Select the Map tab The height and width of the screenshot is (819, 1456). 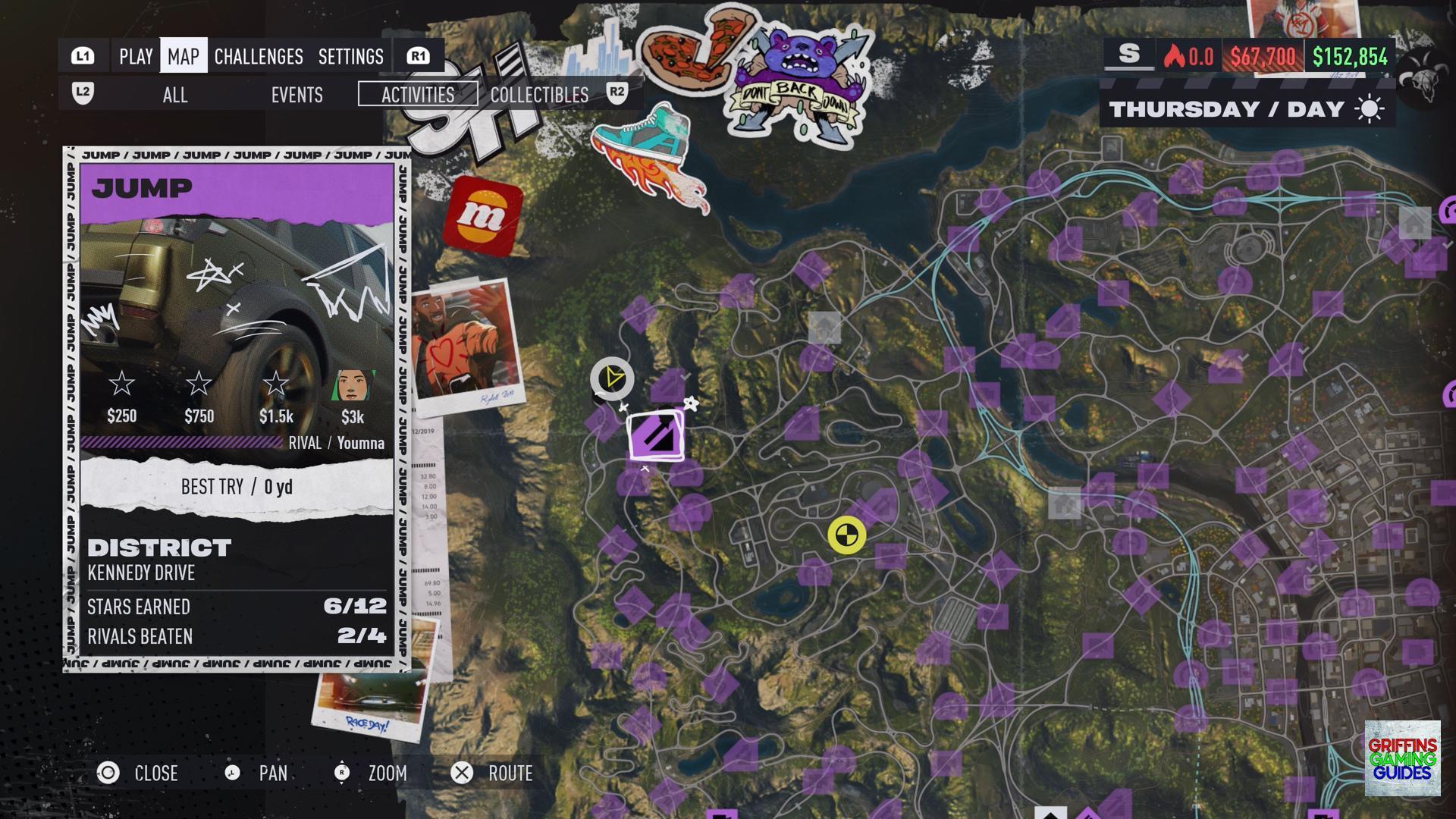(x=184, y=56)
